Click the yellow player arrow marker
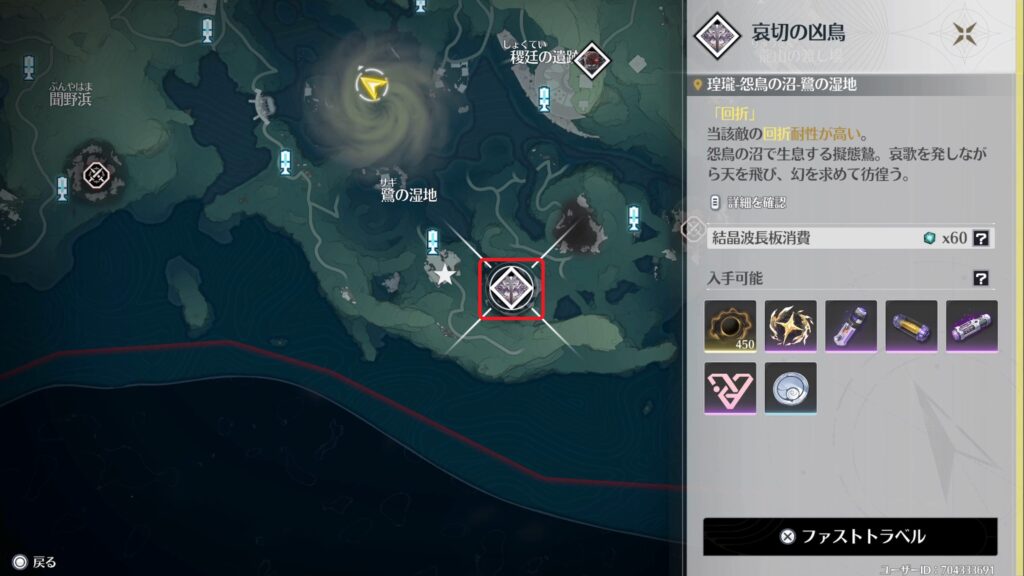The width and height of the screenshot is (1024, 576). click(372, 89)
